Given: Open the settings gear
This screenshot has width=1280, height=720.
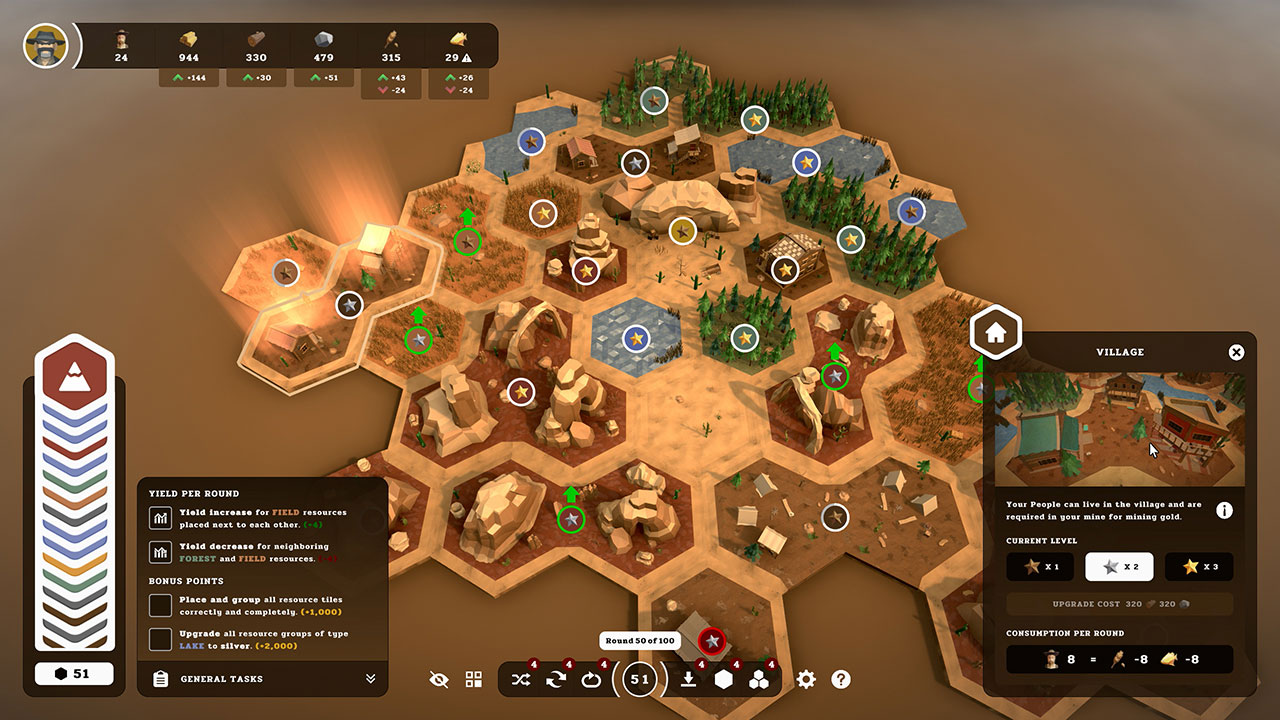Looking at the screenshot, I should click(806, 679).
